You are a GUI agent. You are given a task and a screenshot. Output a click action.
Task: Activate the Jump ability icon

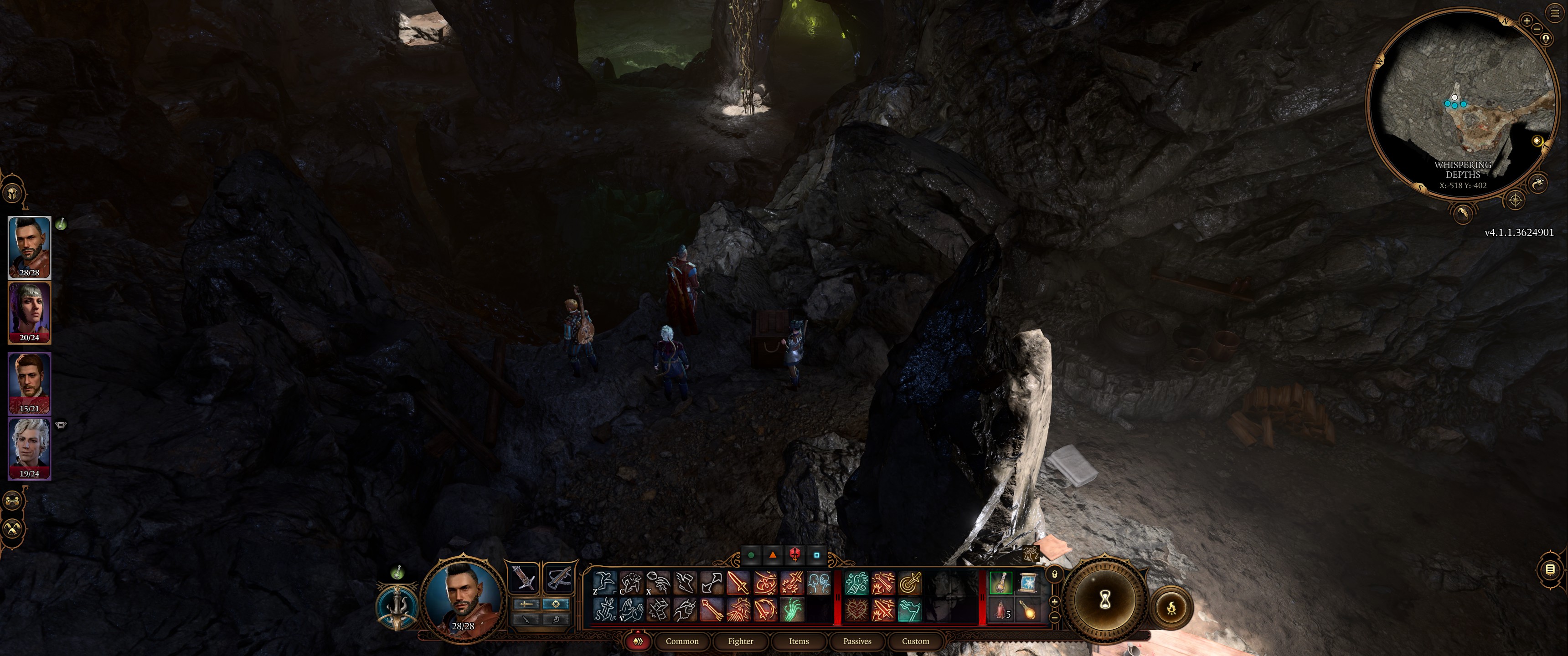pos(604,582)
